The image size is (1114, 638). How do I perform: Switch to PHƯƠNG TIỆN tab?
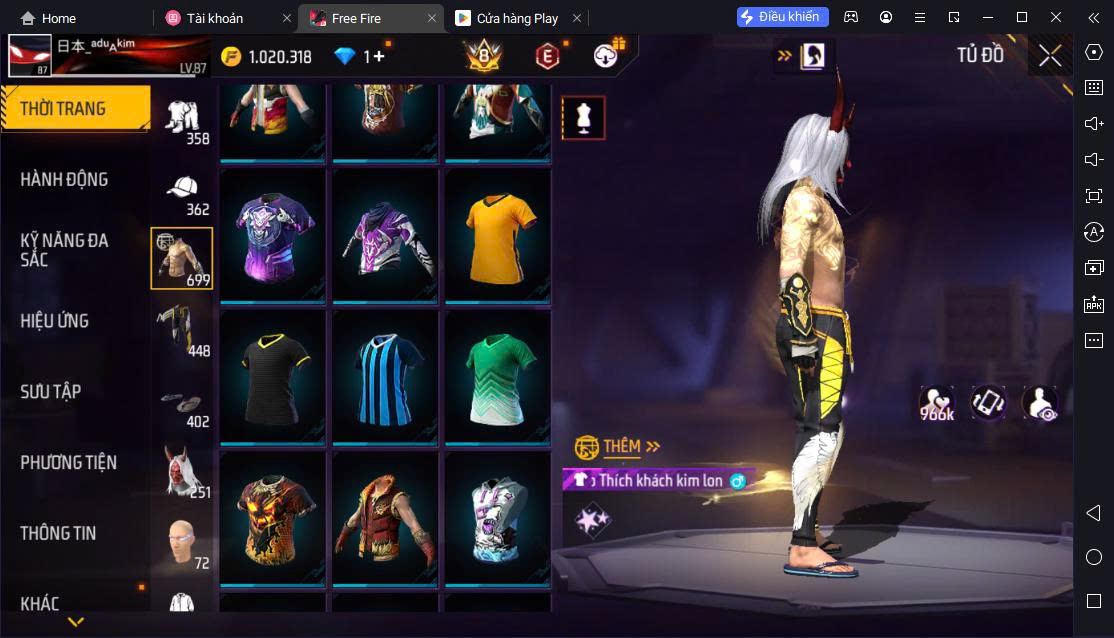click(x=68, y=463)
